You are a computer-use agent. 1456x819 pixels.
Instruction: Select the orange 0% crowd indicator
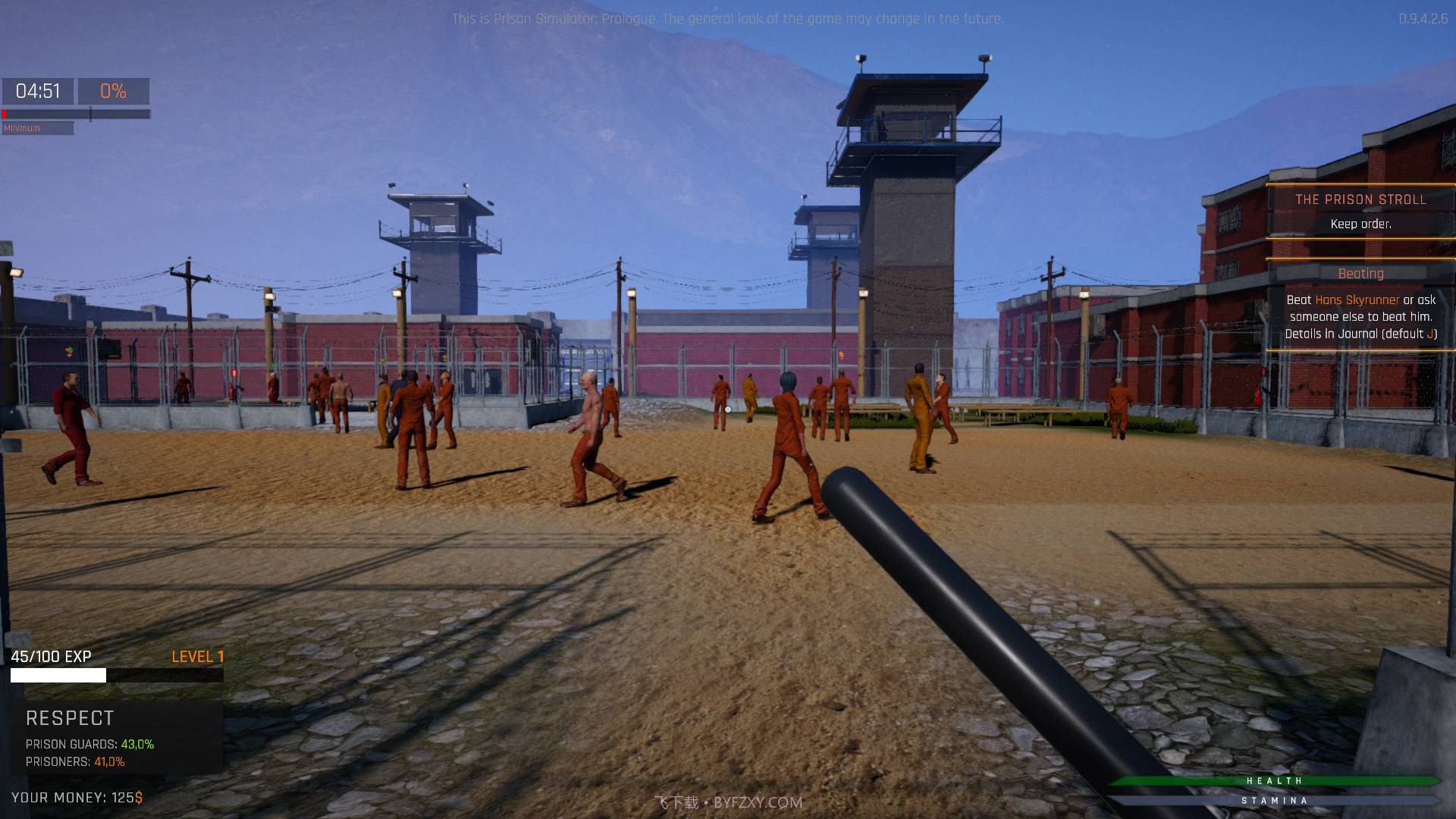[x=112, y=91]
